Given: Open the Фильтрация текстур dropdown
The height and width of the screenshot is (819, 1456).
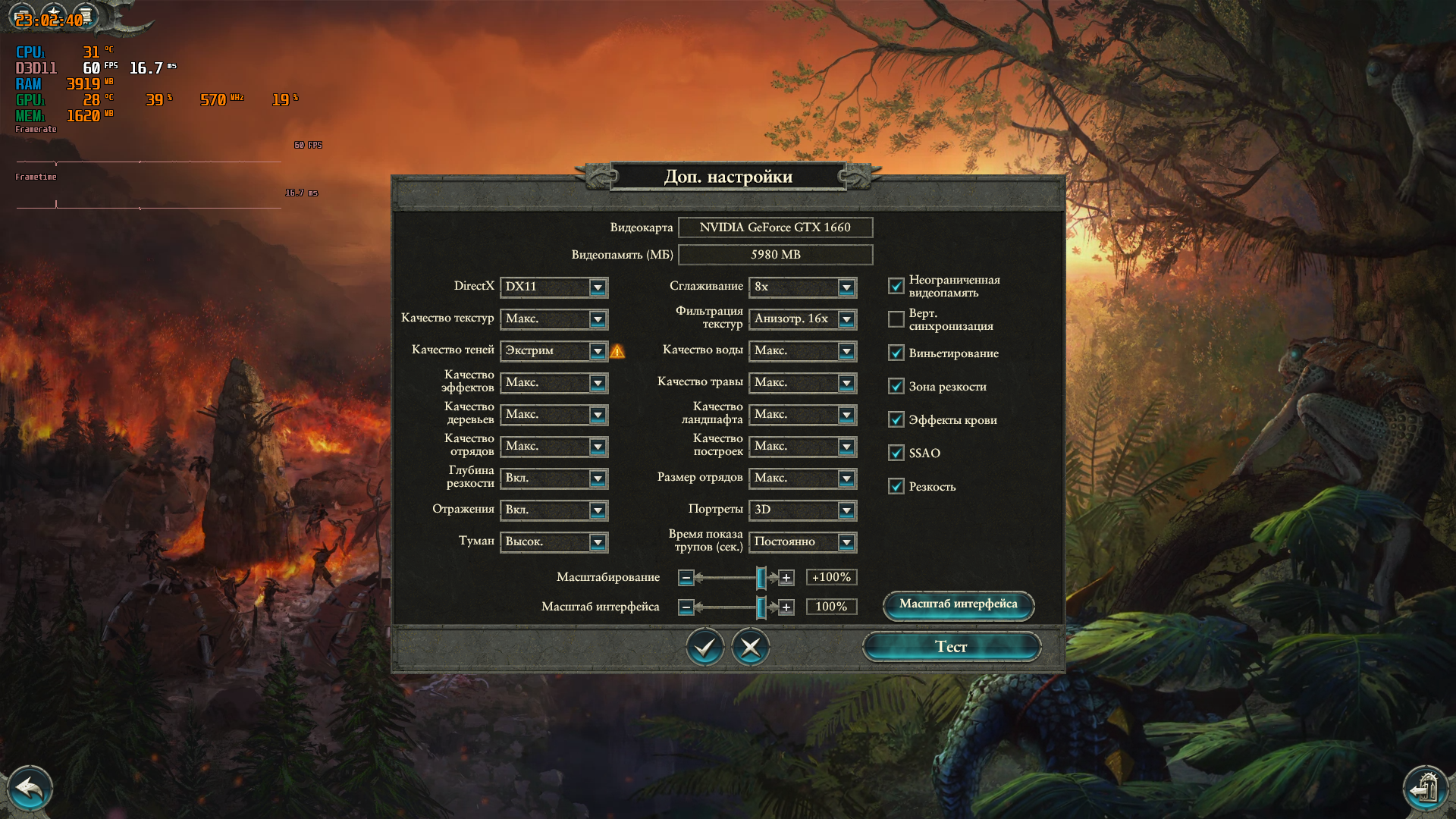Looking at the screenshot, I should tap(846, 319).
